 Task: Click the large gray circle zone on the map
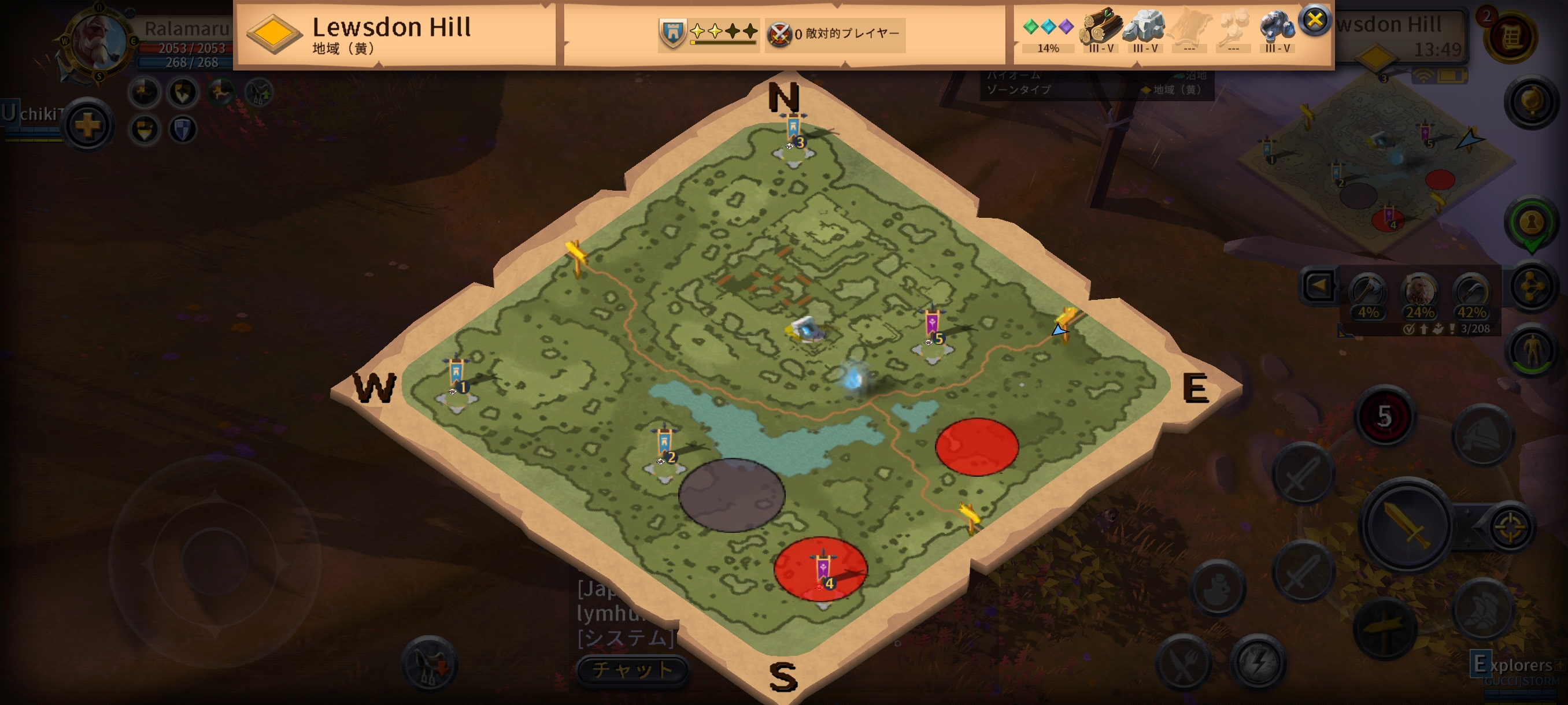731,495
